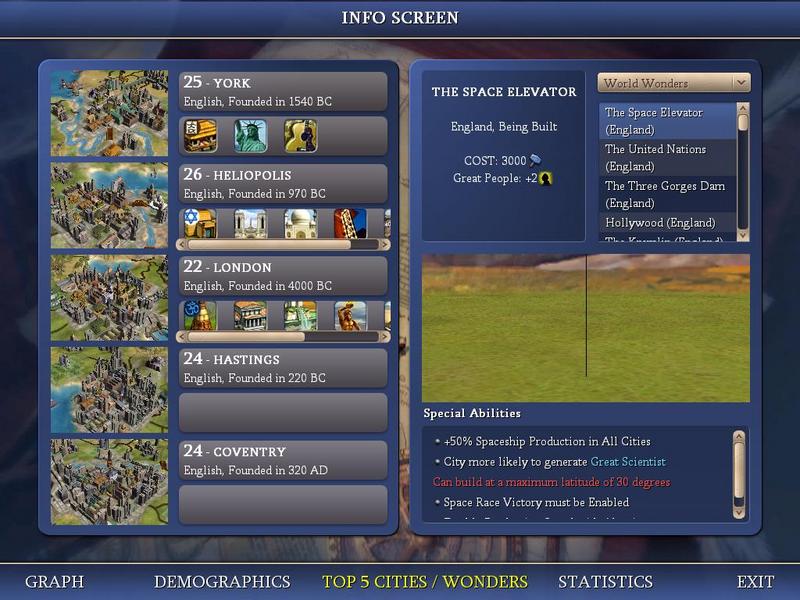Choose the Coventry city thumbnail

coord(109,481)
